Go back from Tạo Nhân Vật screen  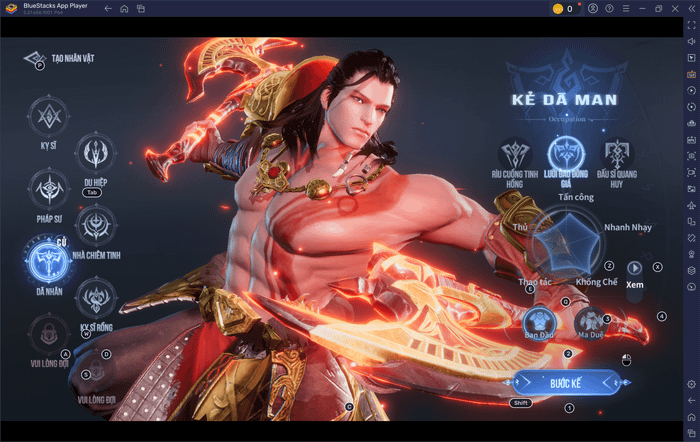coord(35,58)
